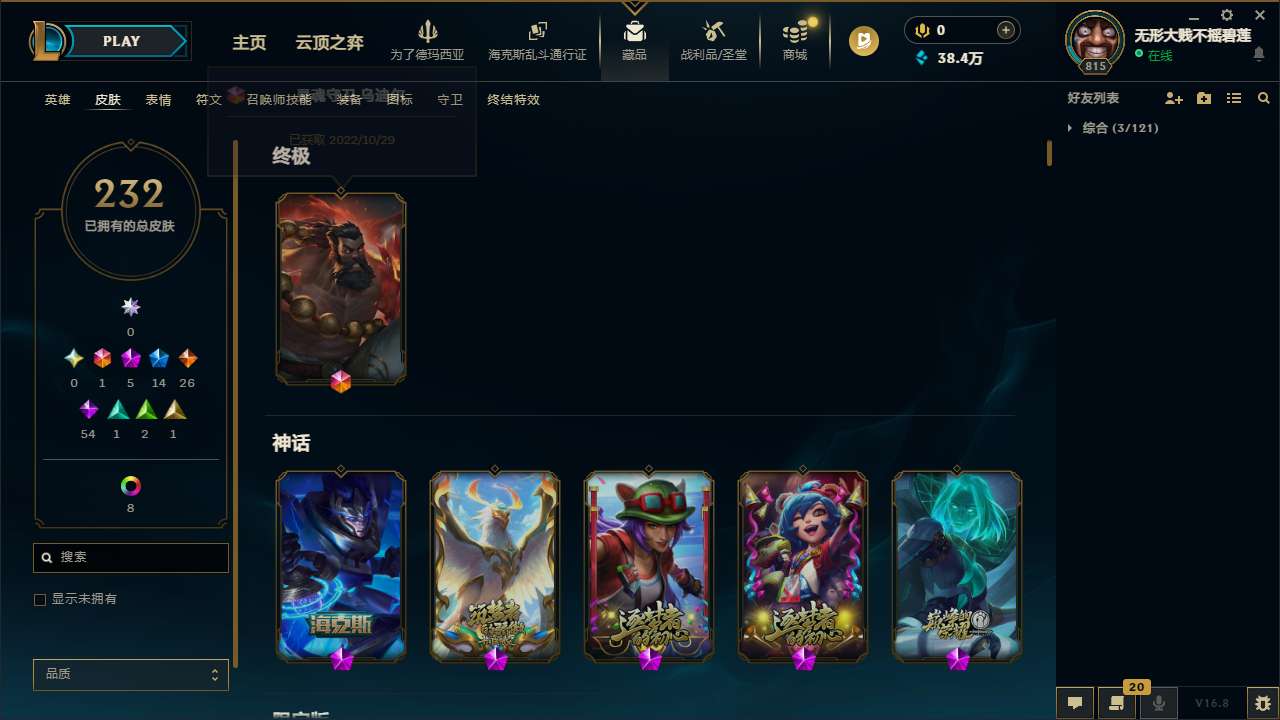This screenshot has height=720, width=1280.
Task: Open the 云顶之弈 menu item
Action: (329, 43)
